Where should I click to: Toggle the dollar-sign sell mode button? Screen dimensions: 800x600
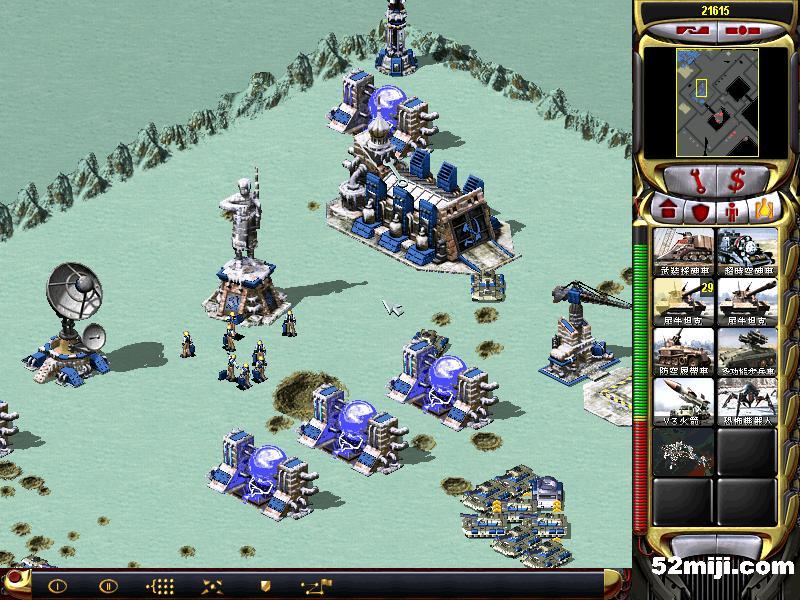coord(738,180)
